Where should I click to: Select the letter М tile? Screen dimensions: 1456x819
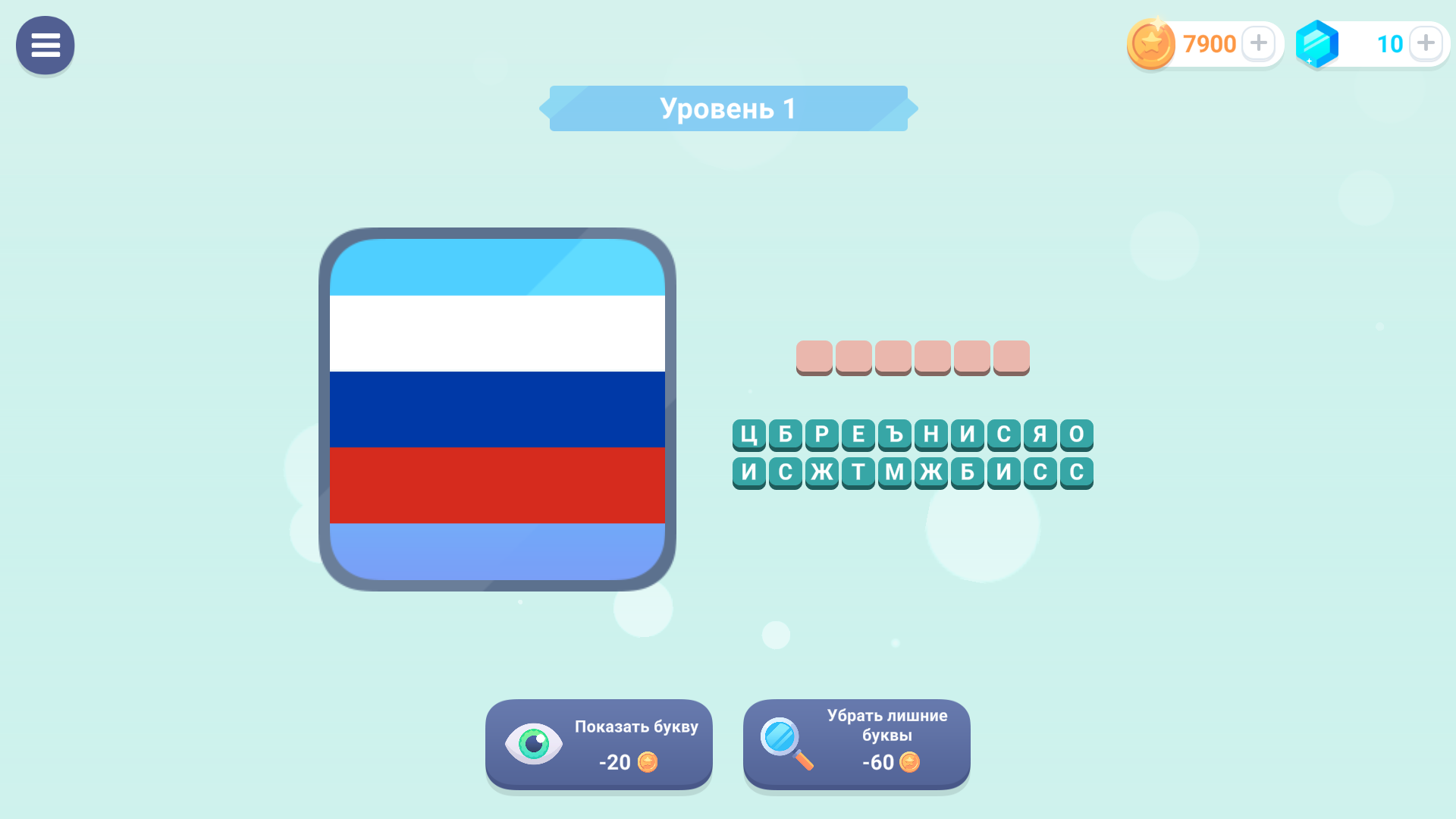pos(894,472)
